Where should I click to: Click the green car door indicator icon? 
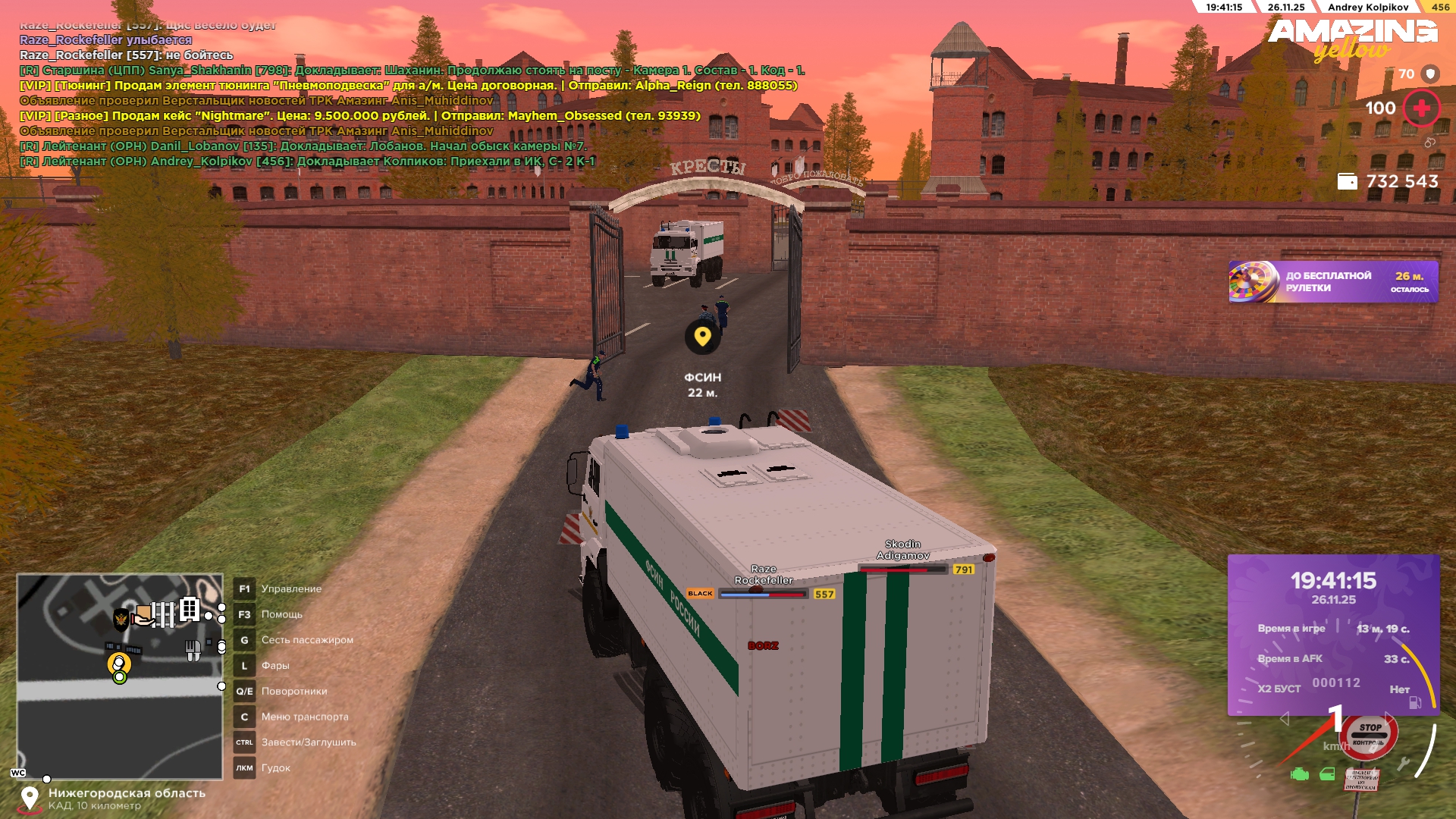click(x=1327, y=774)
